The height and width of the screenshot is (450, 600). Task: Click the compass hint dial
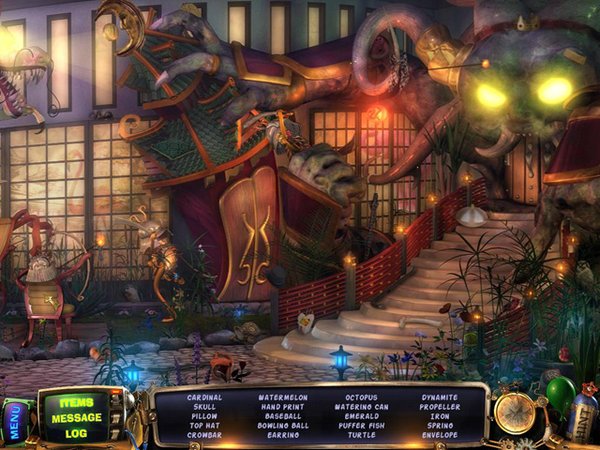click(x=515, y=412)
